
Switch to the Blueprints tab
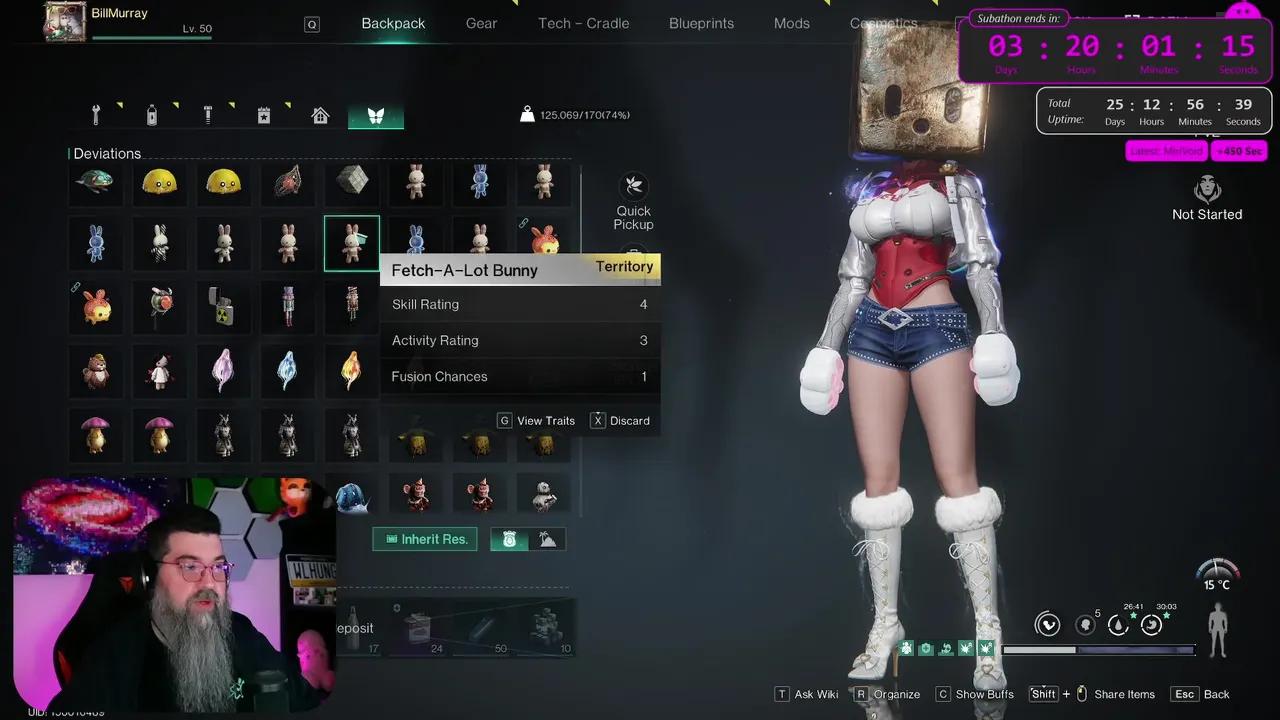701,23
